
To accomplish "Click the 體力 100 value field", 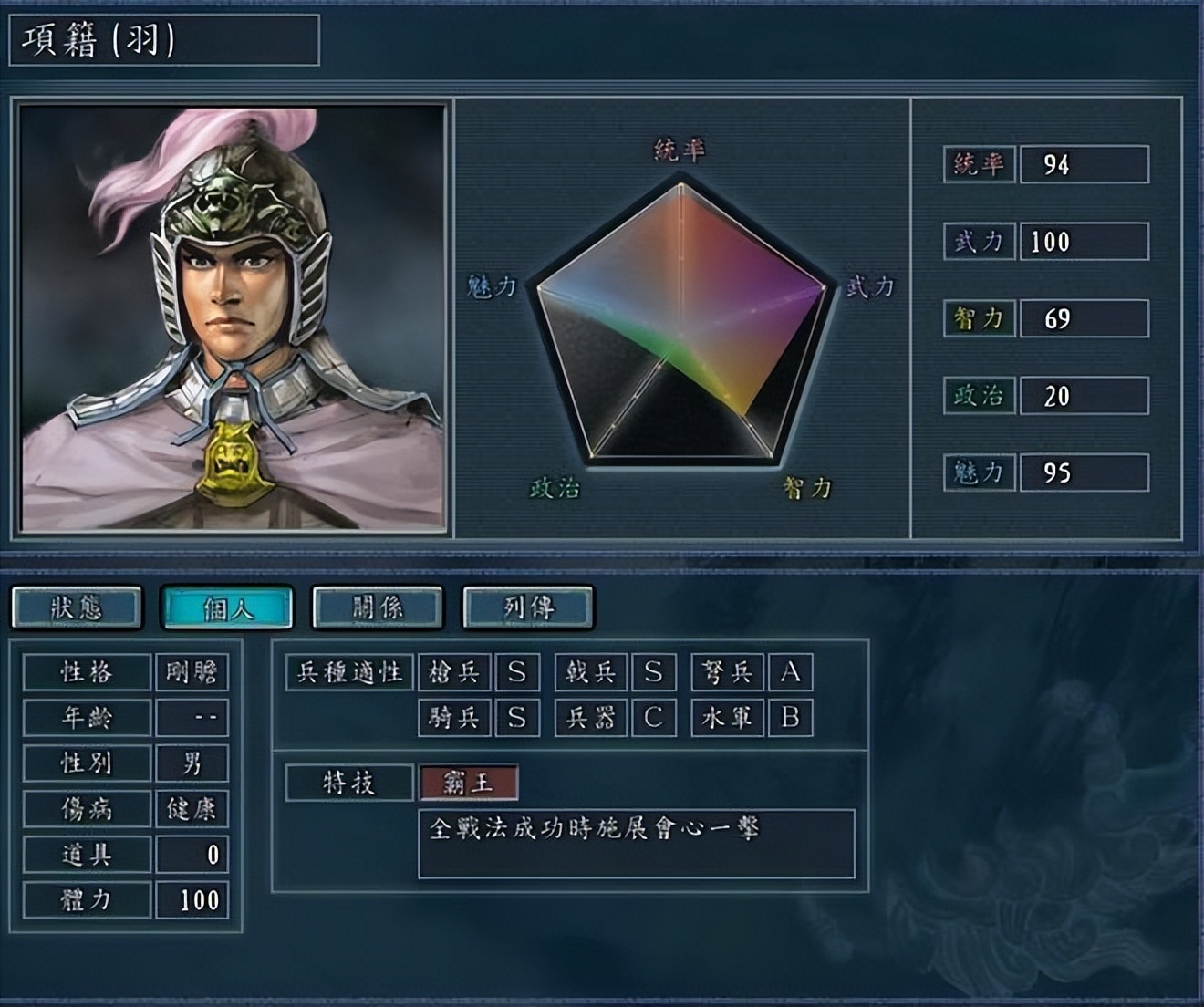I will tap(193, 898).
